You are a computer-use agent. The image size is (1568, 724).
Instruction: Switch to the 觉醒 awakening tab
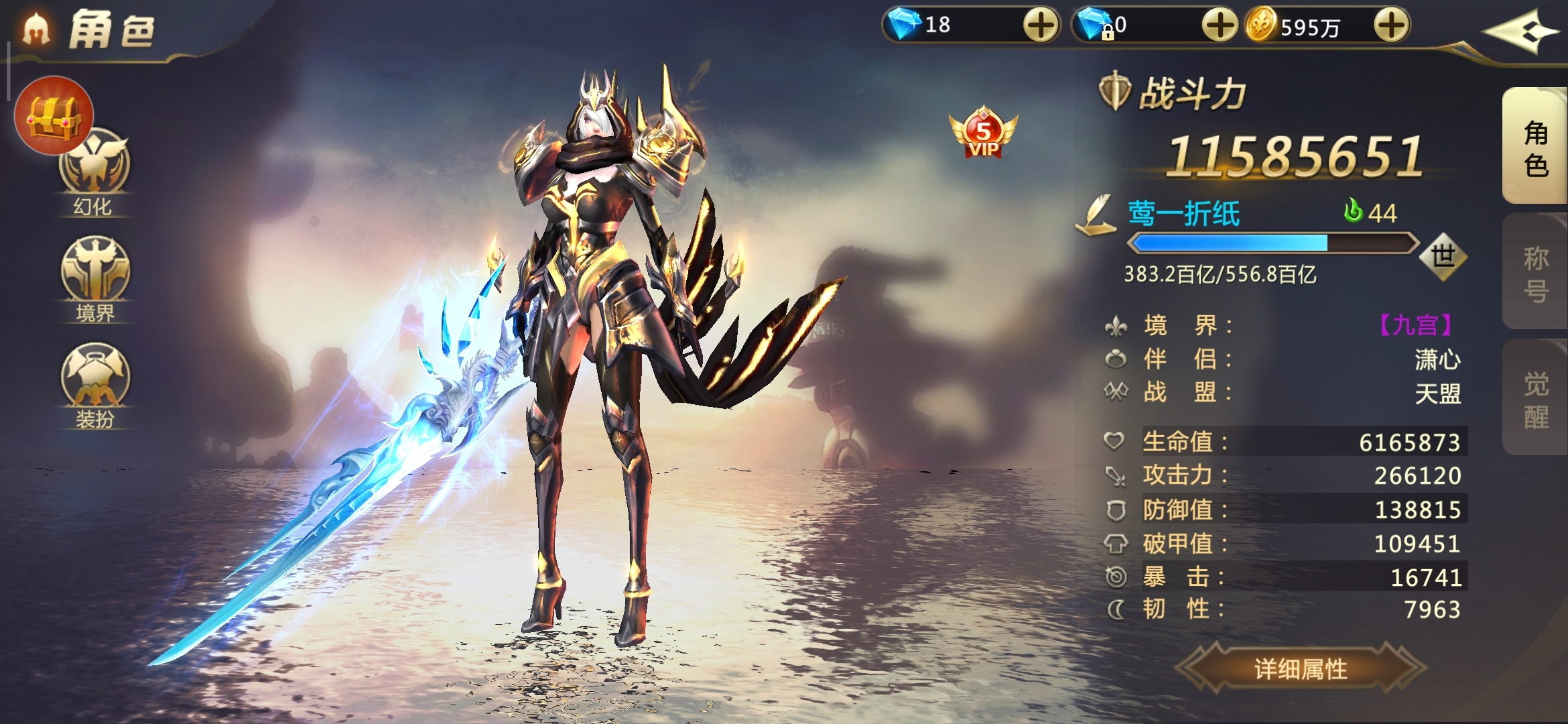point(1535,400)
